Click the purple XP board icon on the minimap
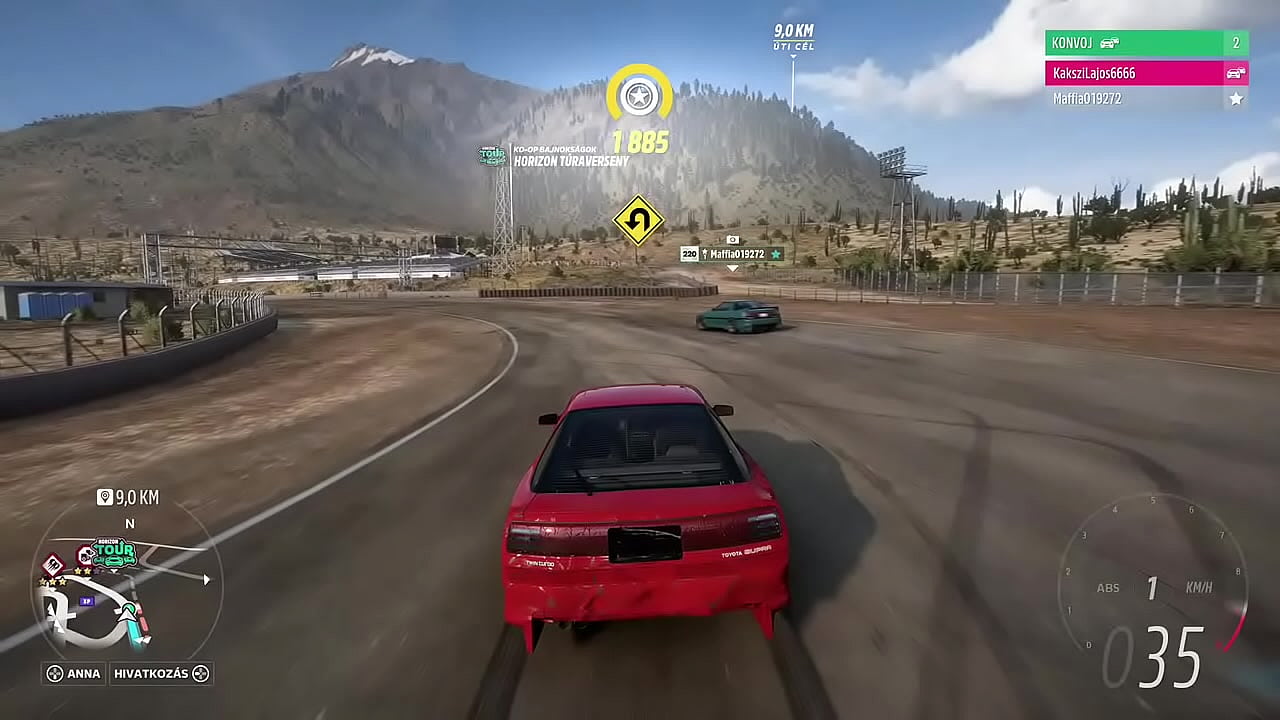The height and width of the screenshot is (720, 1280). [87, 600]
